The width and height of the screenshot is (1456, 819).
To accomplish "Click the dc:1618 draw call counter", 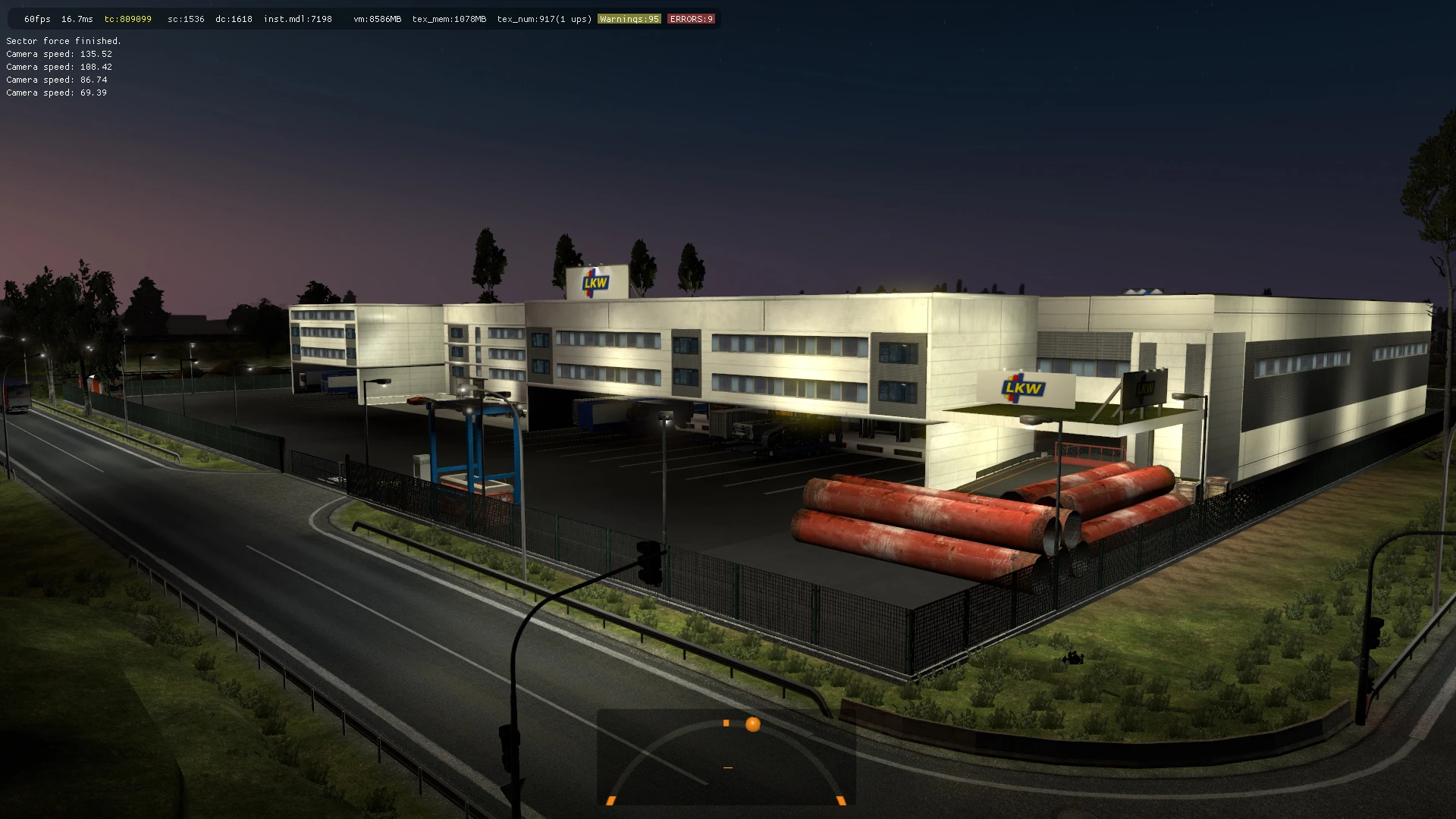I will click(x=234, y=18).
